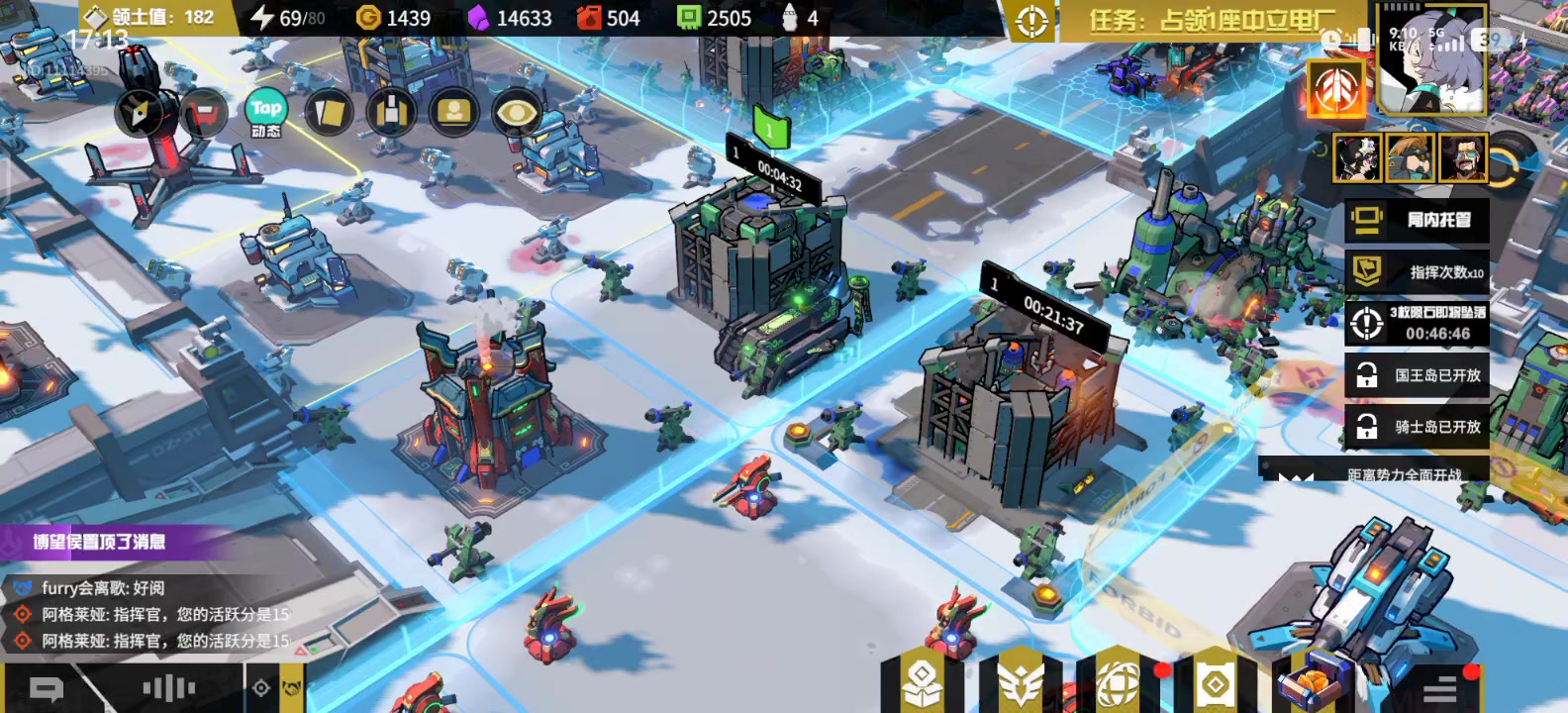Enable 局内托管 auto-management
Screen dimensions: 1568x713
[x=1417, y=220]
